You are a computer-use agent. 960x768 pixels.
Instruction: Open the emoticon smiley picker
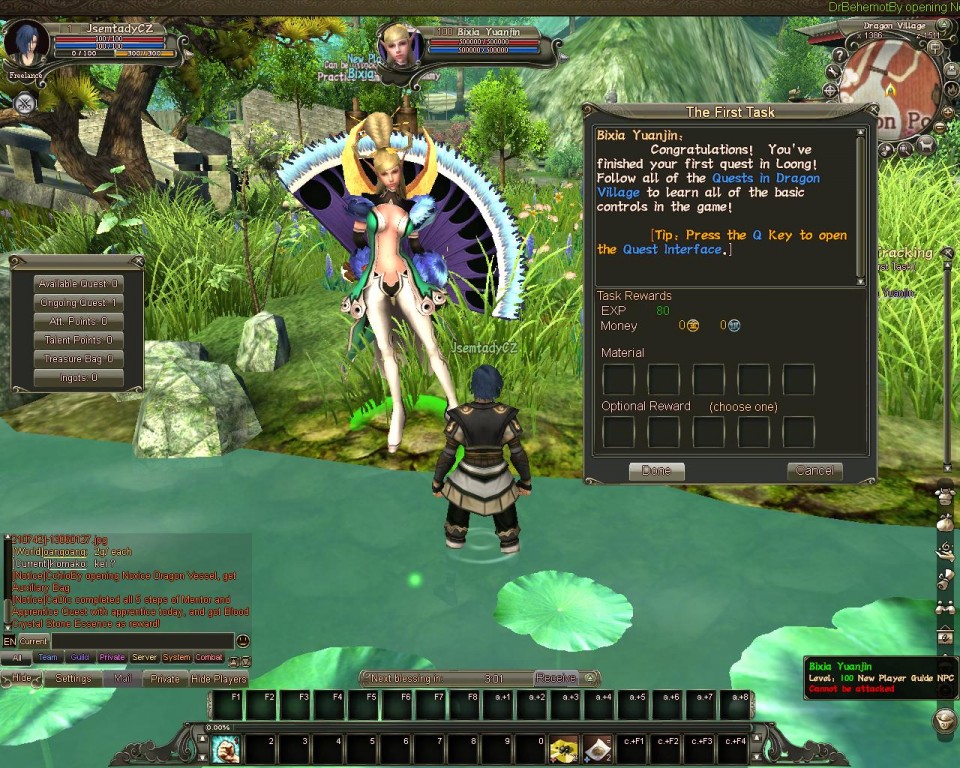[243, 641]
